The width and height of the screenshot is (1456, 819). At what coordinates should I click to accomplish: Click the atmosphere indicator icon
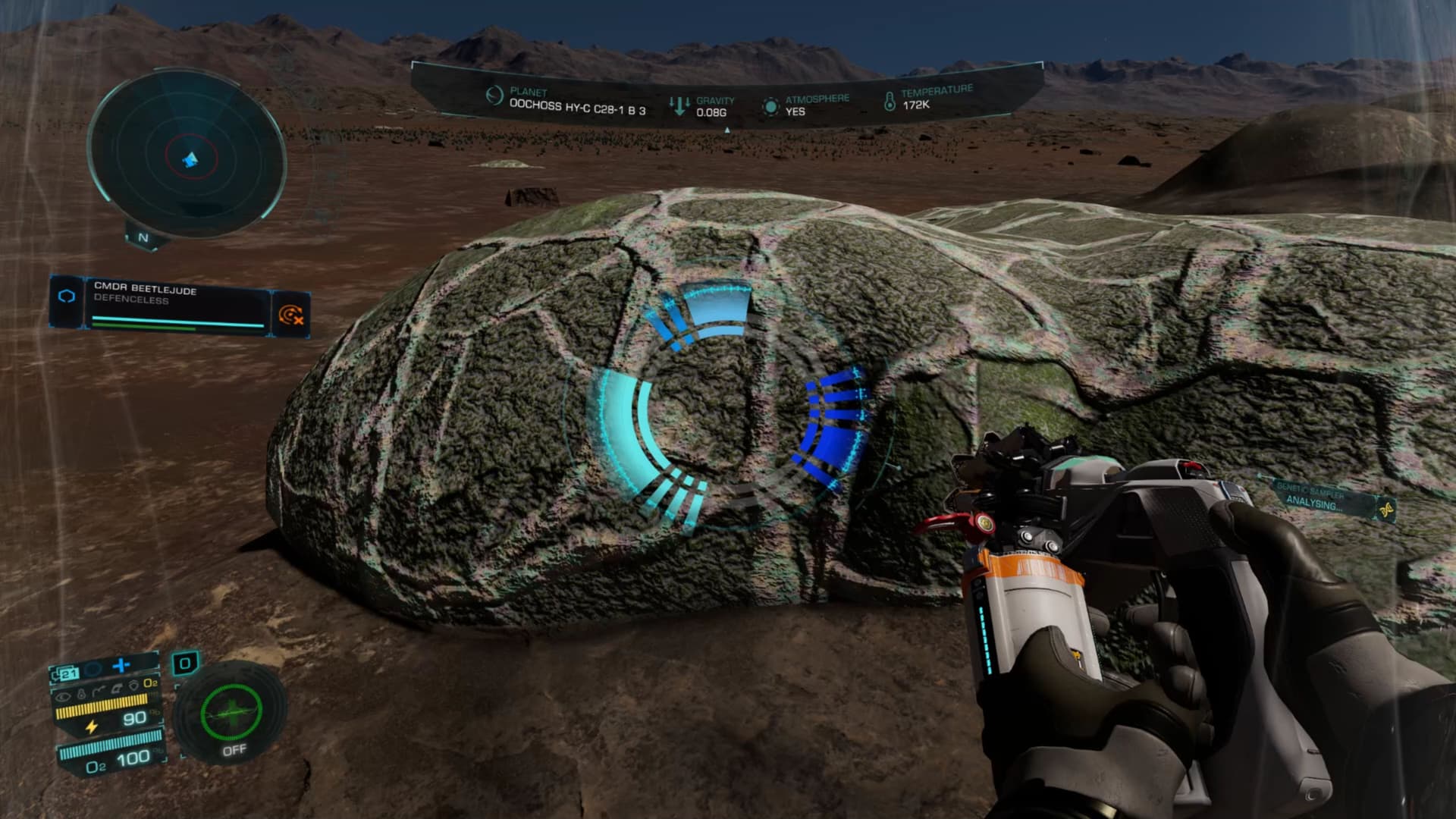click(770, 105)
